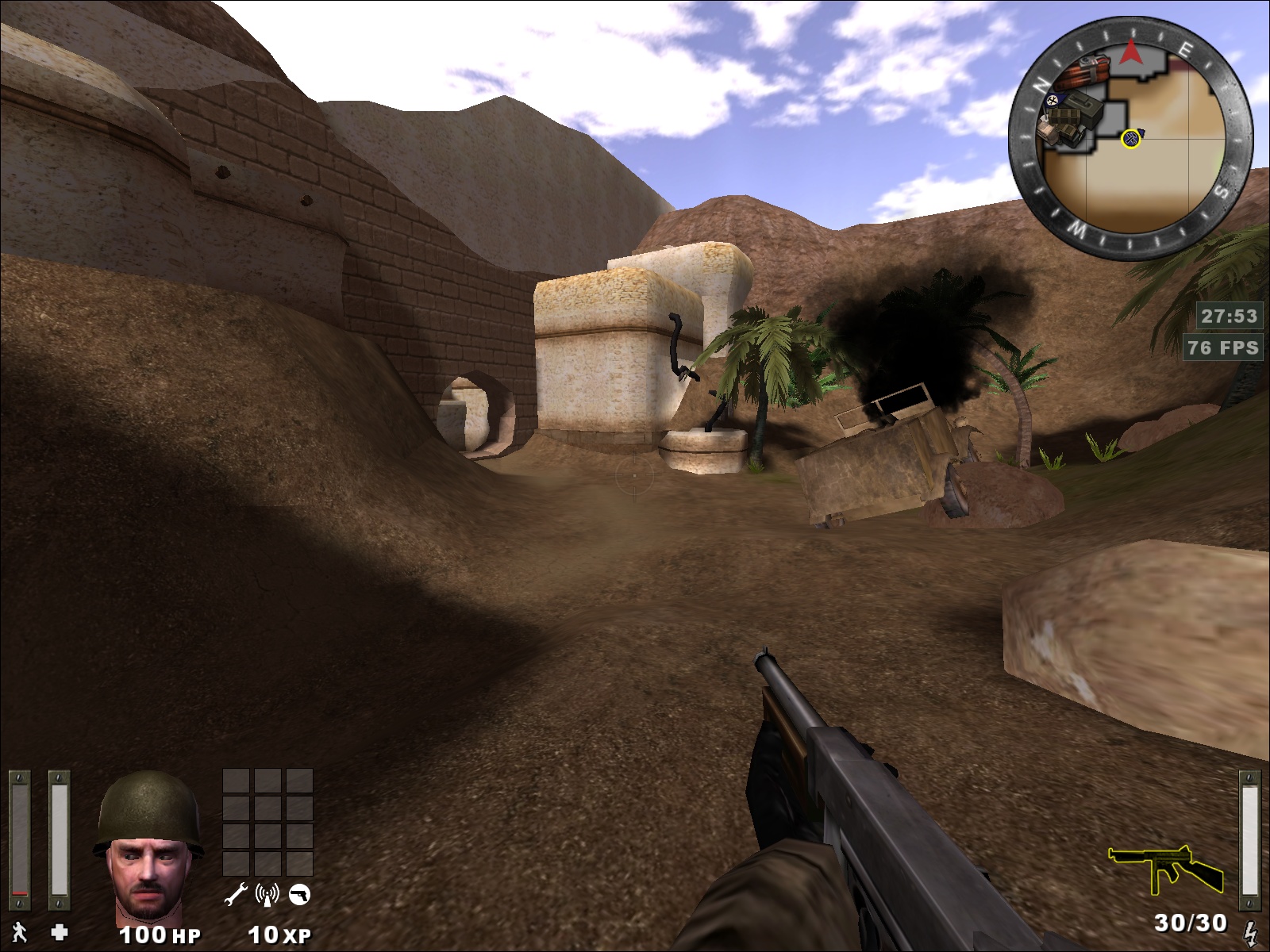Select the wrench engineering skill icon
The image size is (1270, 952).
[x=236, y=895]
